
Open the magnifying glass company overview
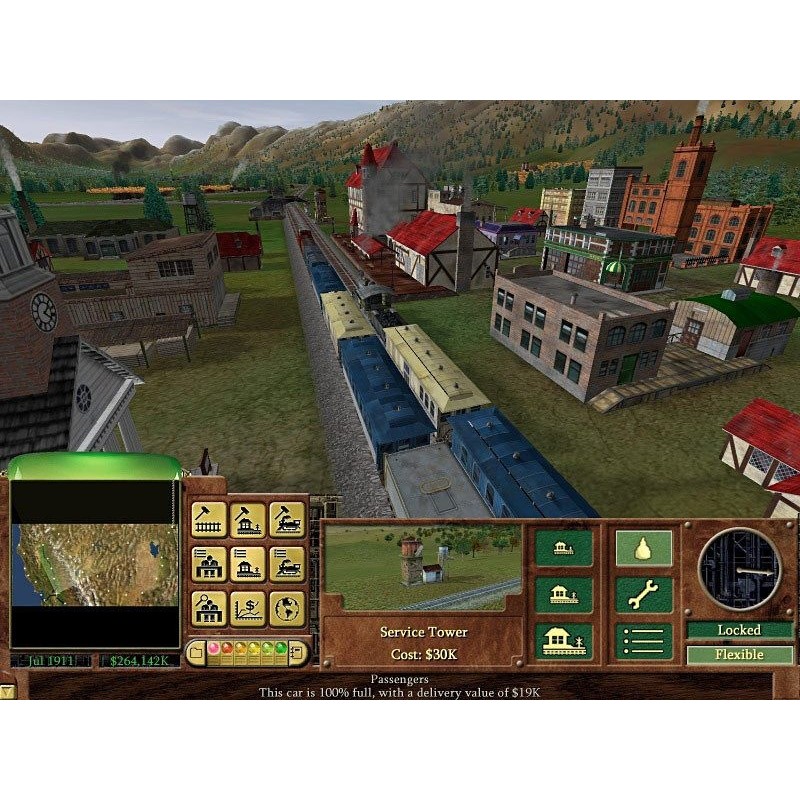tap(208, 607)
